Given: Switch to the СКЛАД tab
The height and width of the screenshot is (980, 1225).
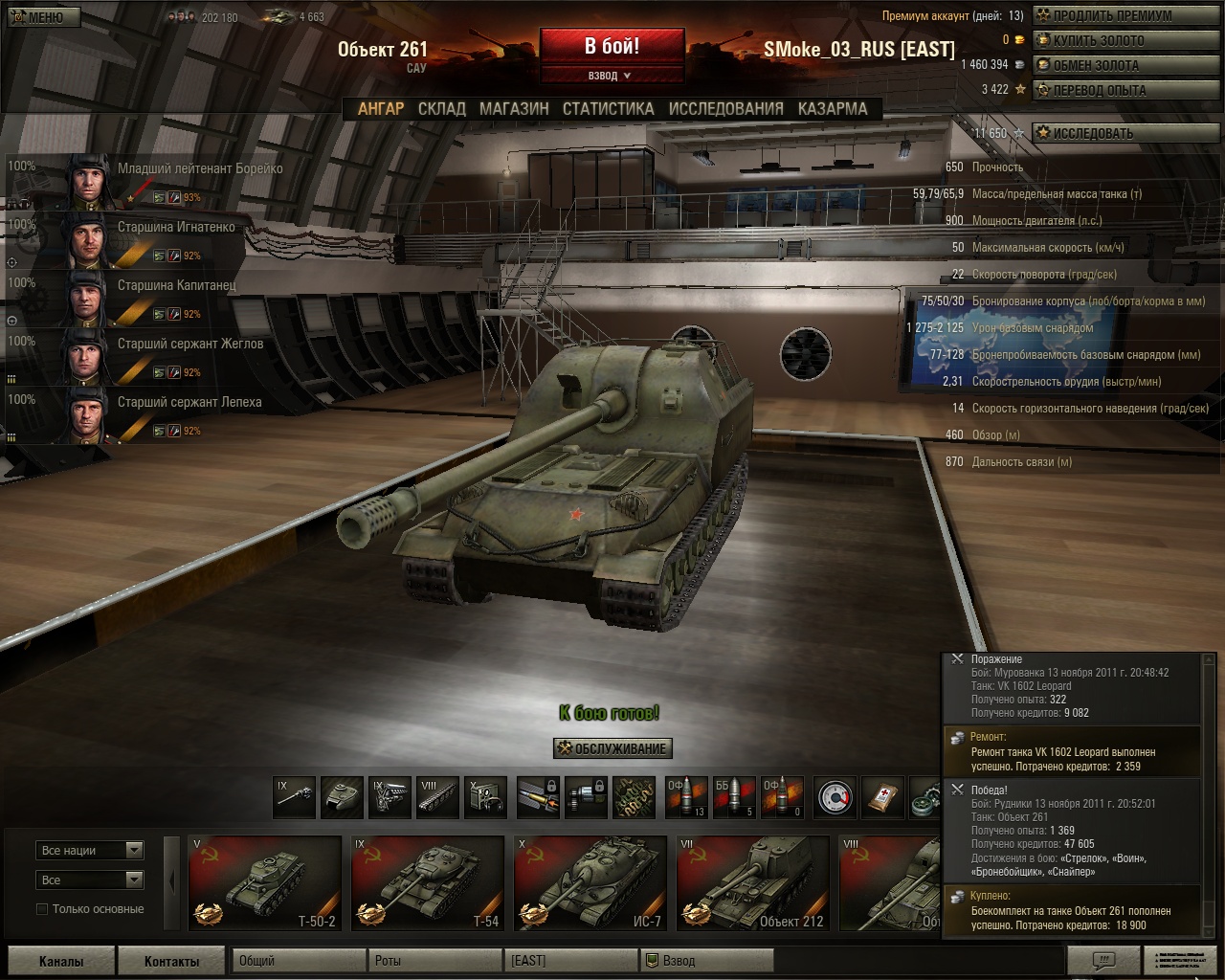Looking at the screenshot, I should click(441, 109).
